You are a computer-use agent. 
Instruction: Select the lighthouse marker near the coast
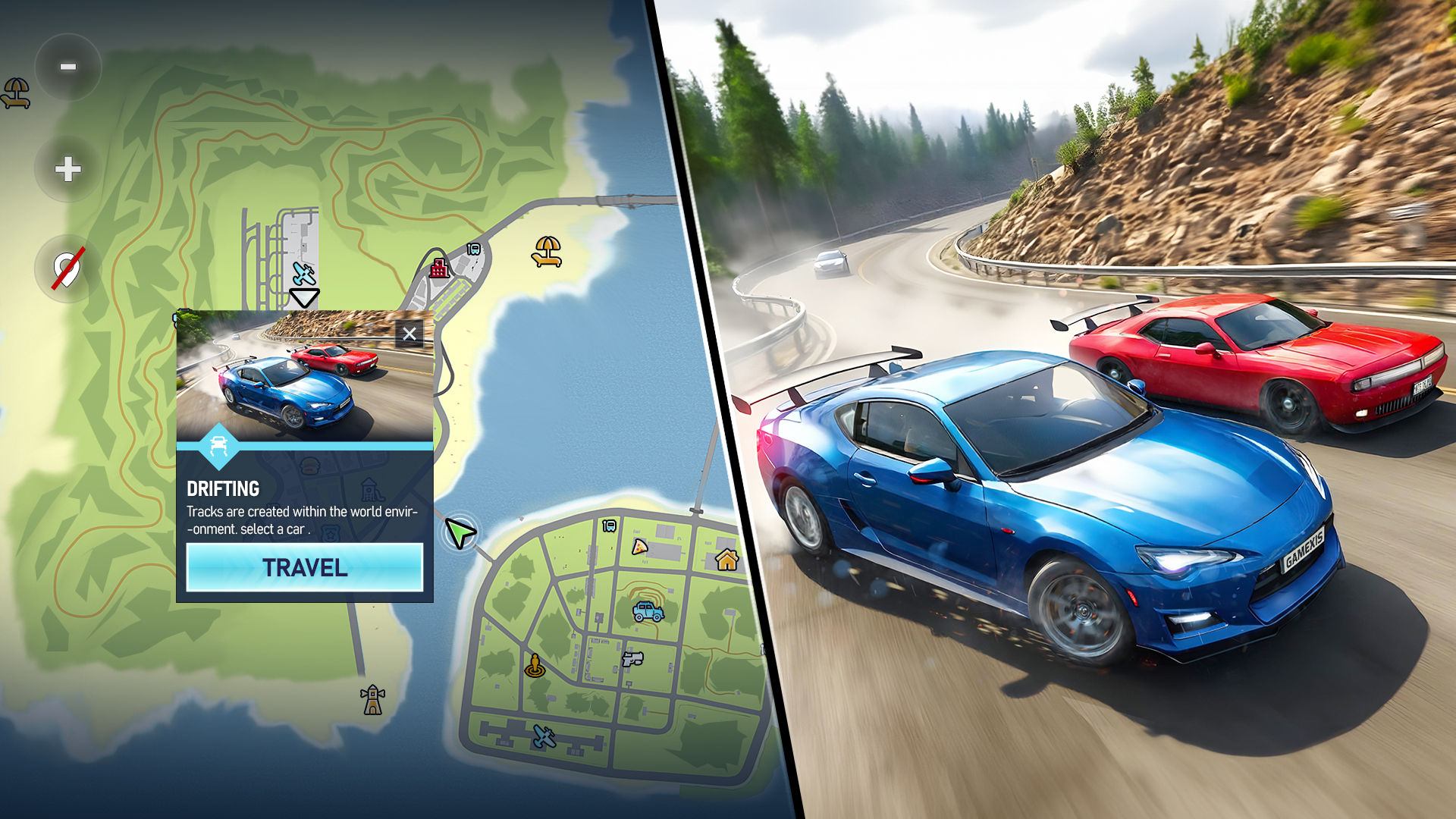pyautogui.click(x=372, y=701)
